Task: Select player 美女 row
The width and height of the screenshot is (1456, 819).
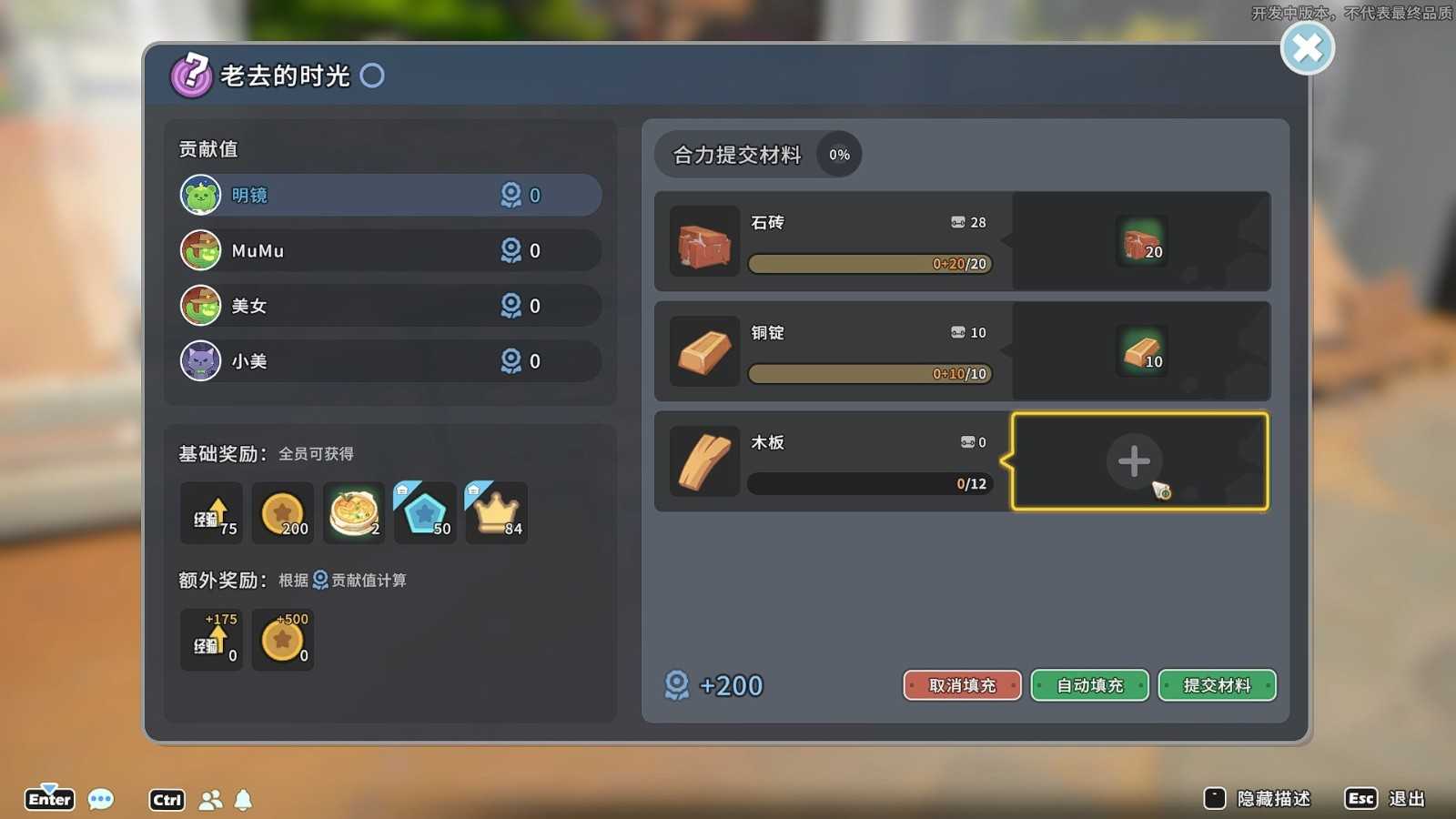Action: pos(389,306)
